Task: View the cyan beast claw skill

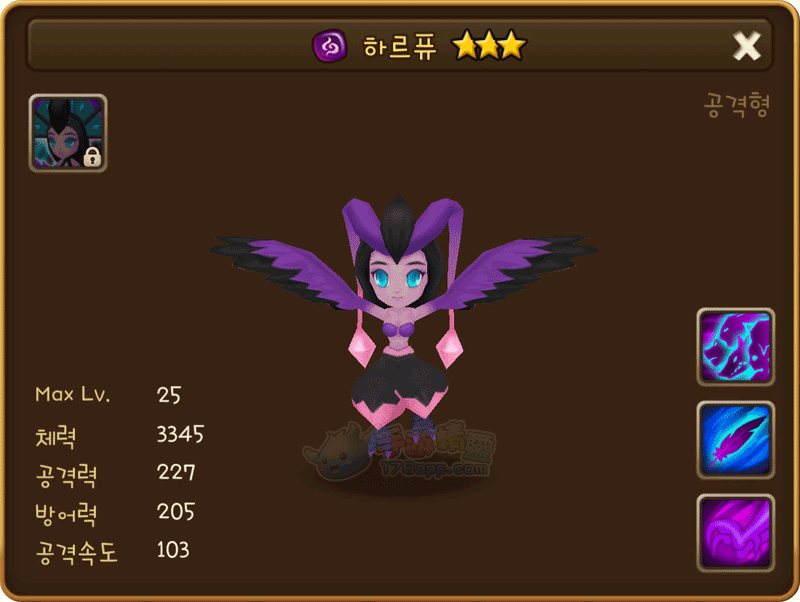Action: (735, 347)
